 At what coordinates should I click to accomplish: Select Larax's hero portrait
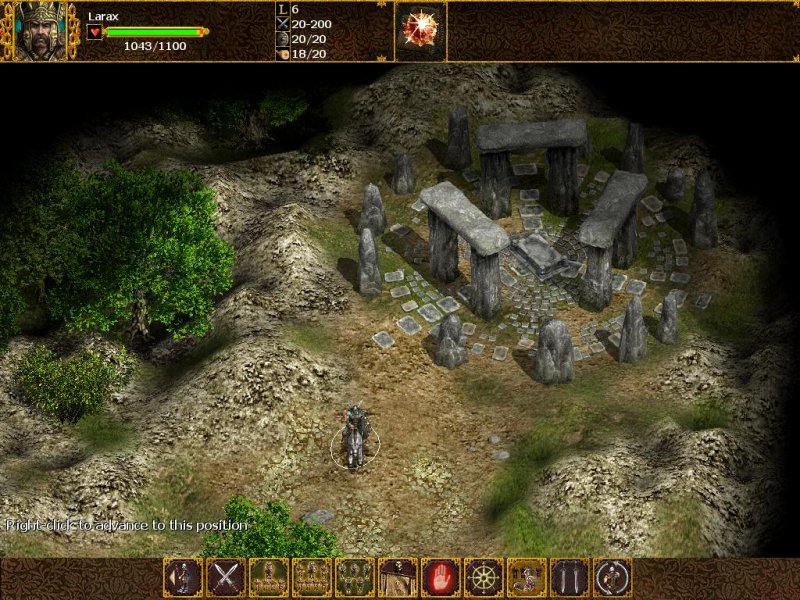[38, 30]
